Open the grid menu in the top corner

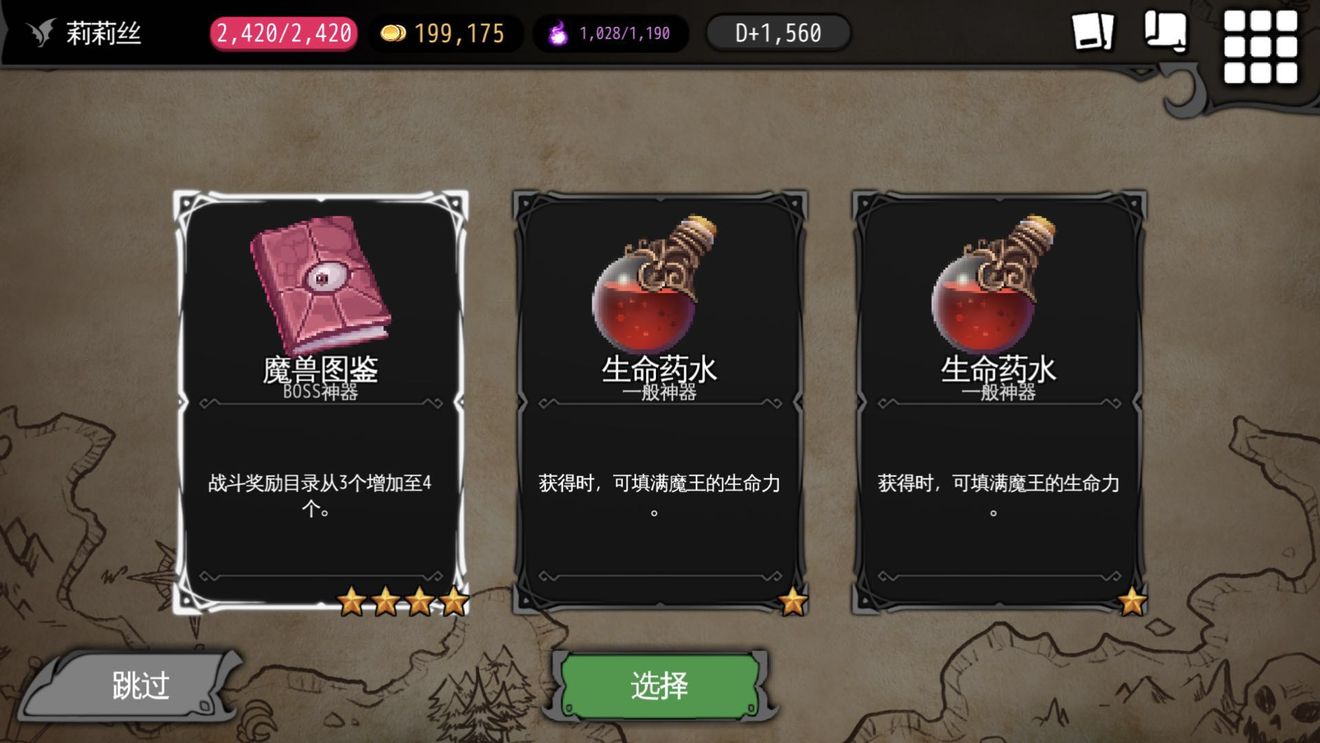(1261, 44)
